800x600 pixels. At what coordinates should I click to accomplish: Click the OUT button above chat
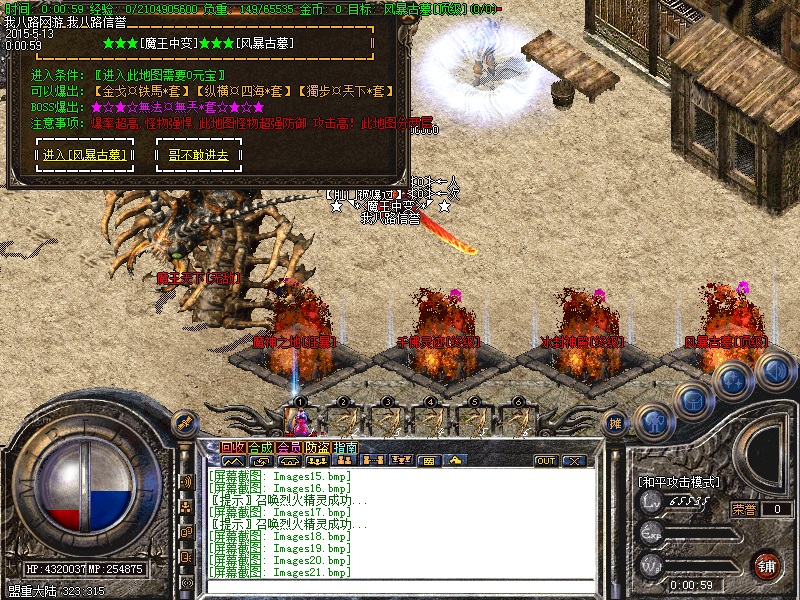(545, 461)
